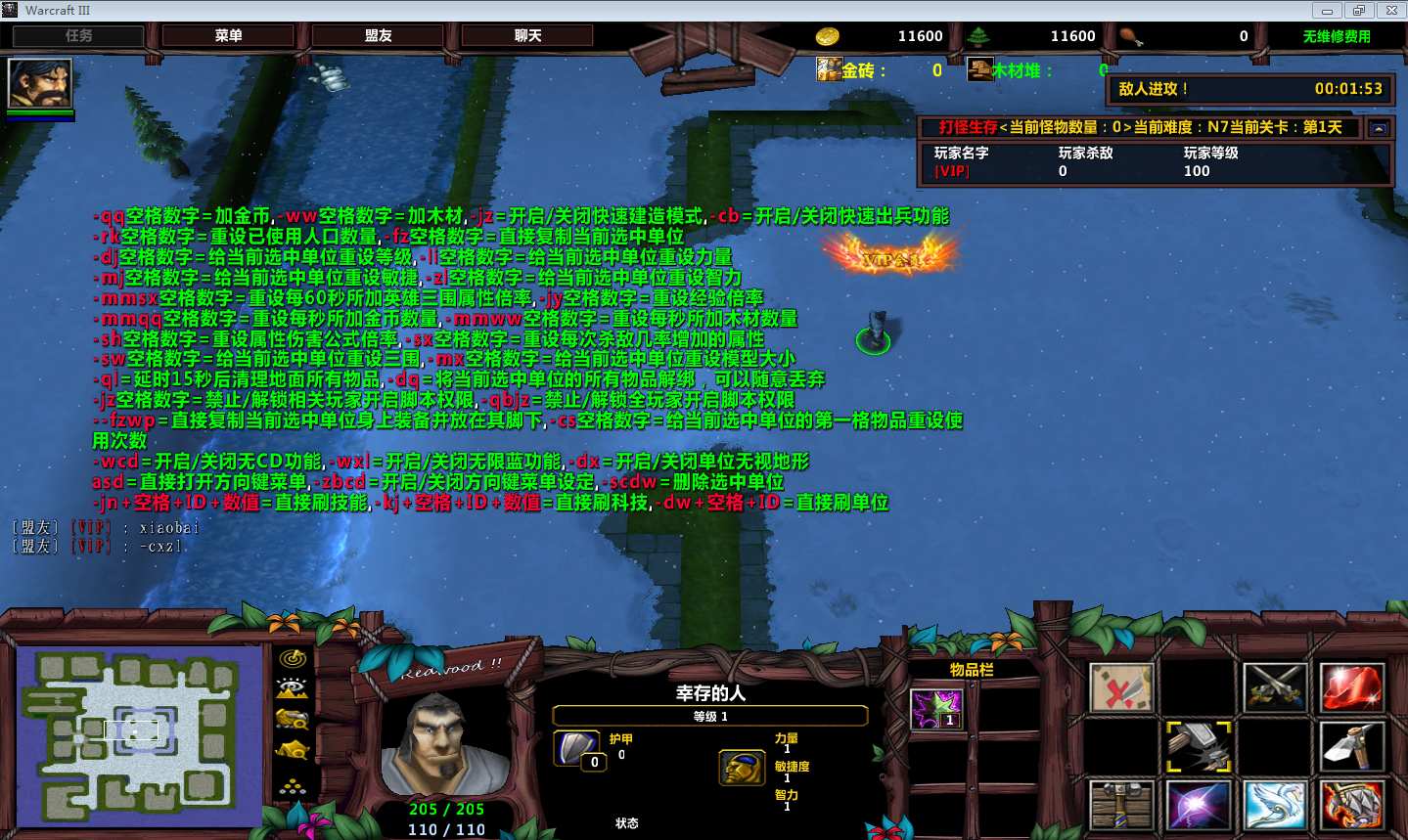Image resolution: width=1408 pixels, height=840 pixels.
Task: Click the minimap to move the camera
Action: (139, 733)
